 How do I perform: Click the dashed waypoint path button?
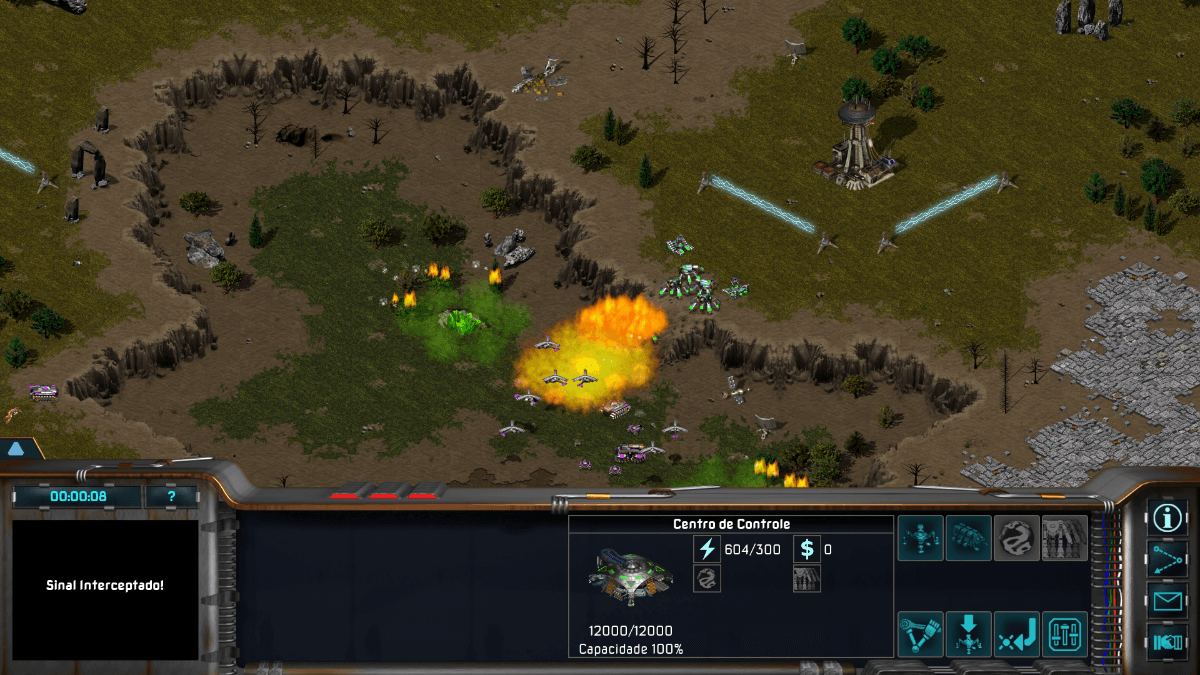(1167, 559)
